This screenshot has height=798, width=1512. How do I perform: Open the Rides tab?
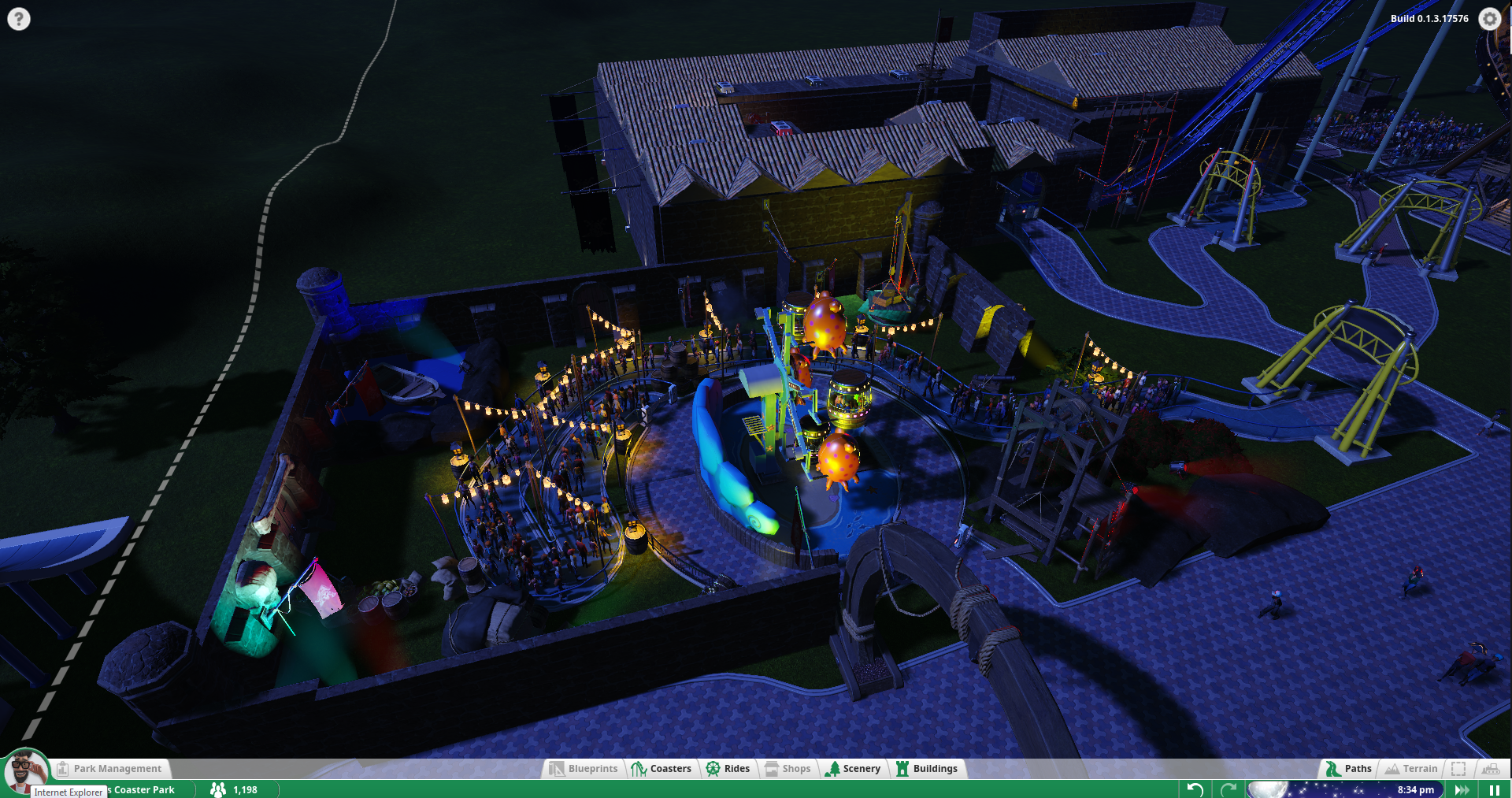pyautogui.click(x=728, y=769)
